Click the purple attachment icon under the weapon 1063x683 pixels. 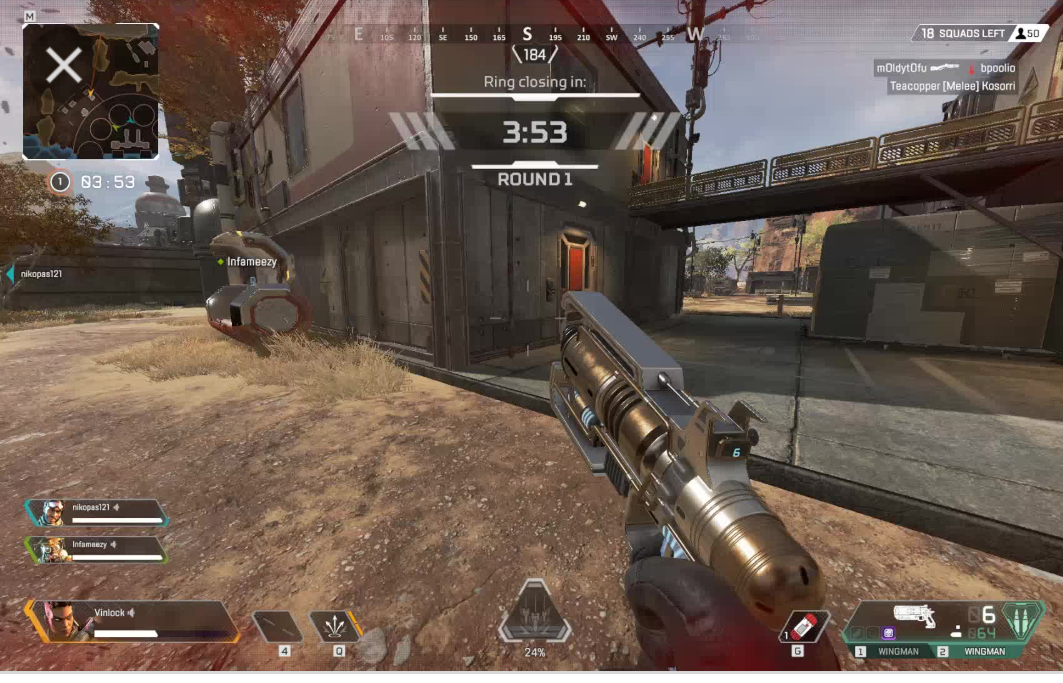(x=887, y=633)
